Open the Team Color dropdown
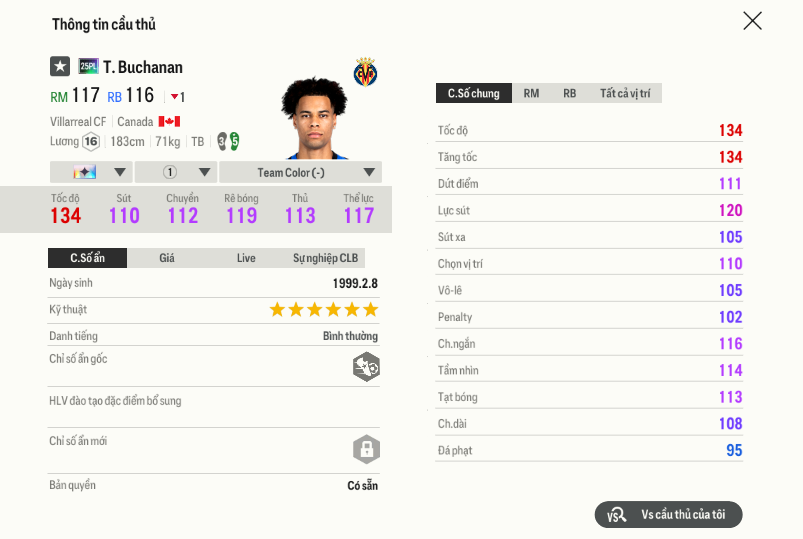 click(300, 172)
